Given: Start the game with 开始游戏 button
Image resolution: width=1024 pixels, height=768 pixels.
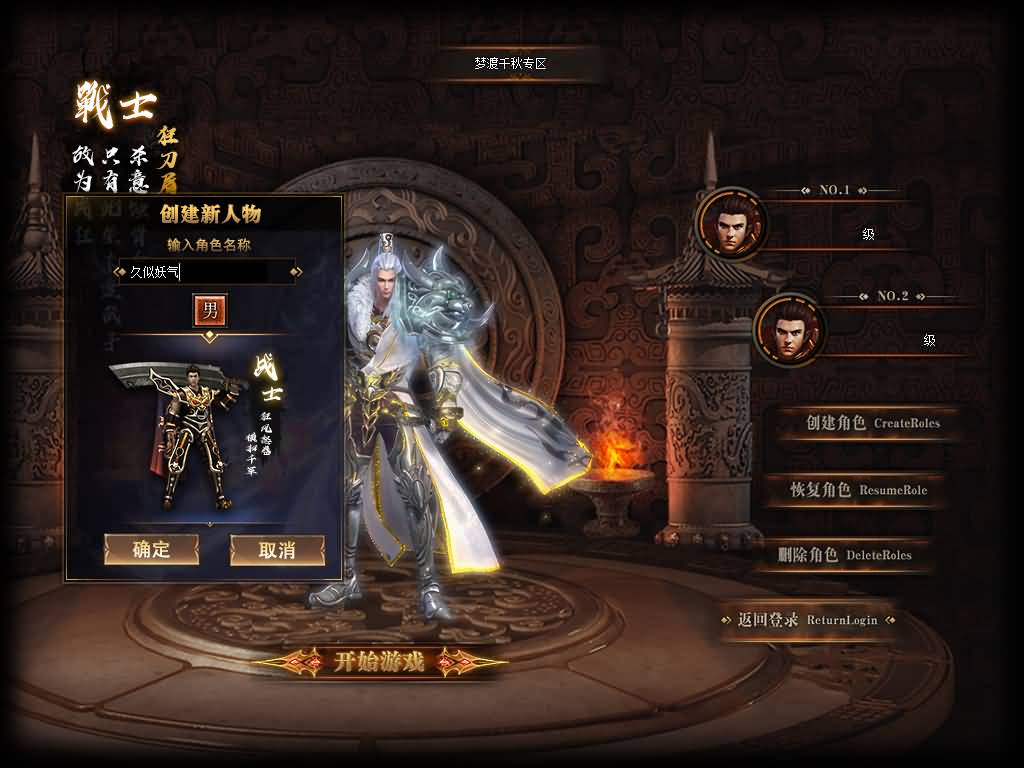Looking at the screenshot, I should [379, 661].
